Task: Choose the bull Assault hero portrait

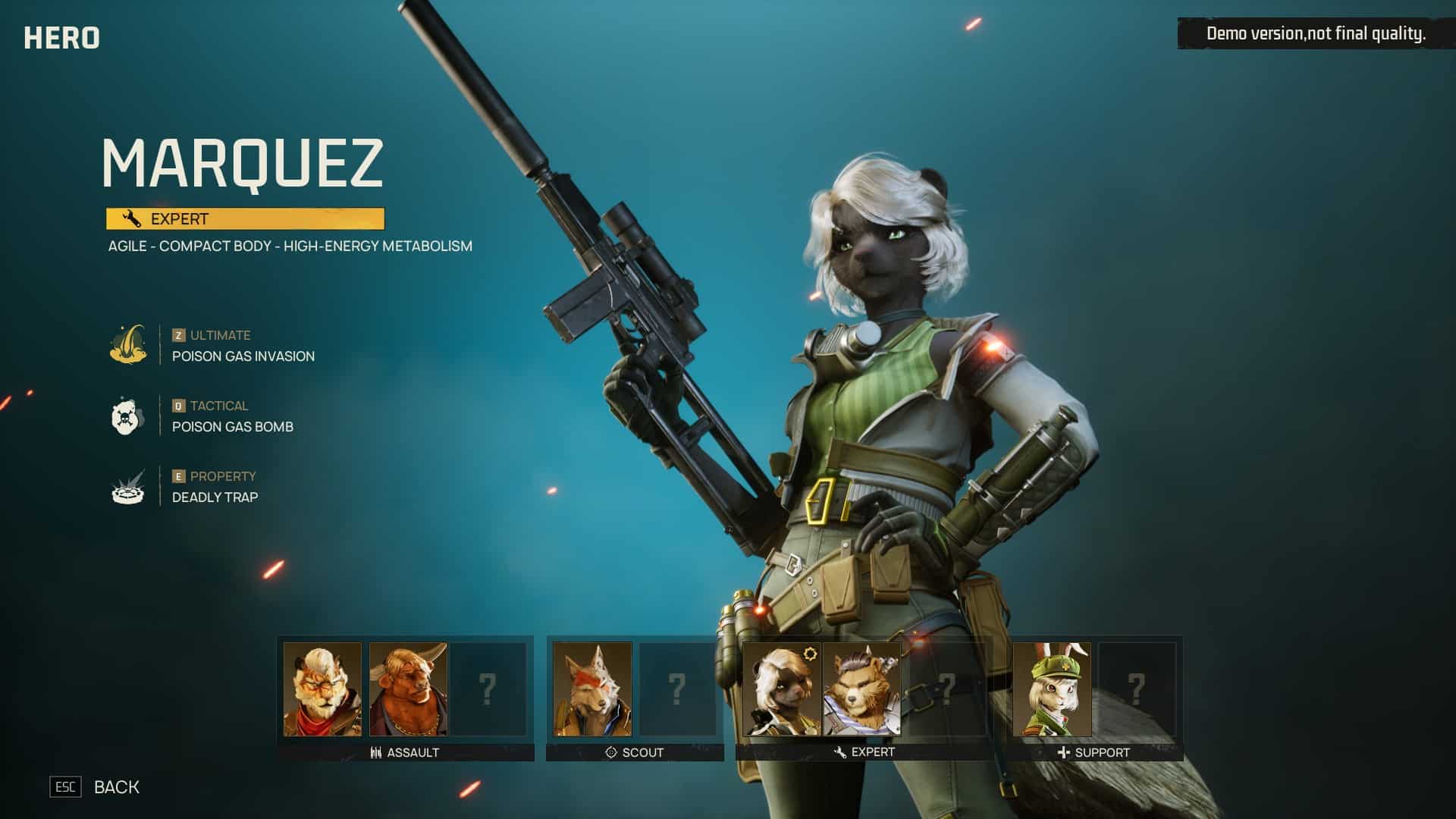Action: click(x=408, y=689)
